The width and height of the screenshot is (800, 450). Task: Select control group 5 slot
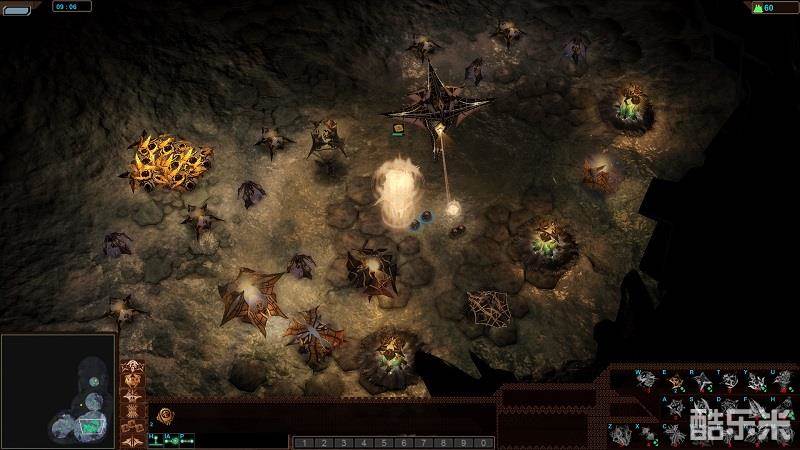[x=385, y=442]
